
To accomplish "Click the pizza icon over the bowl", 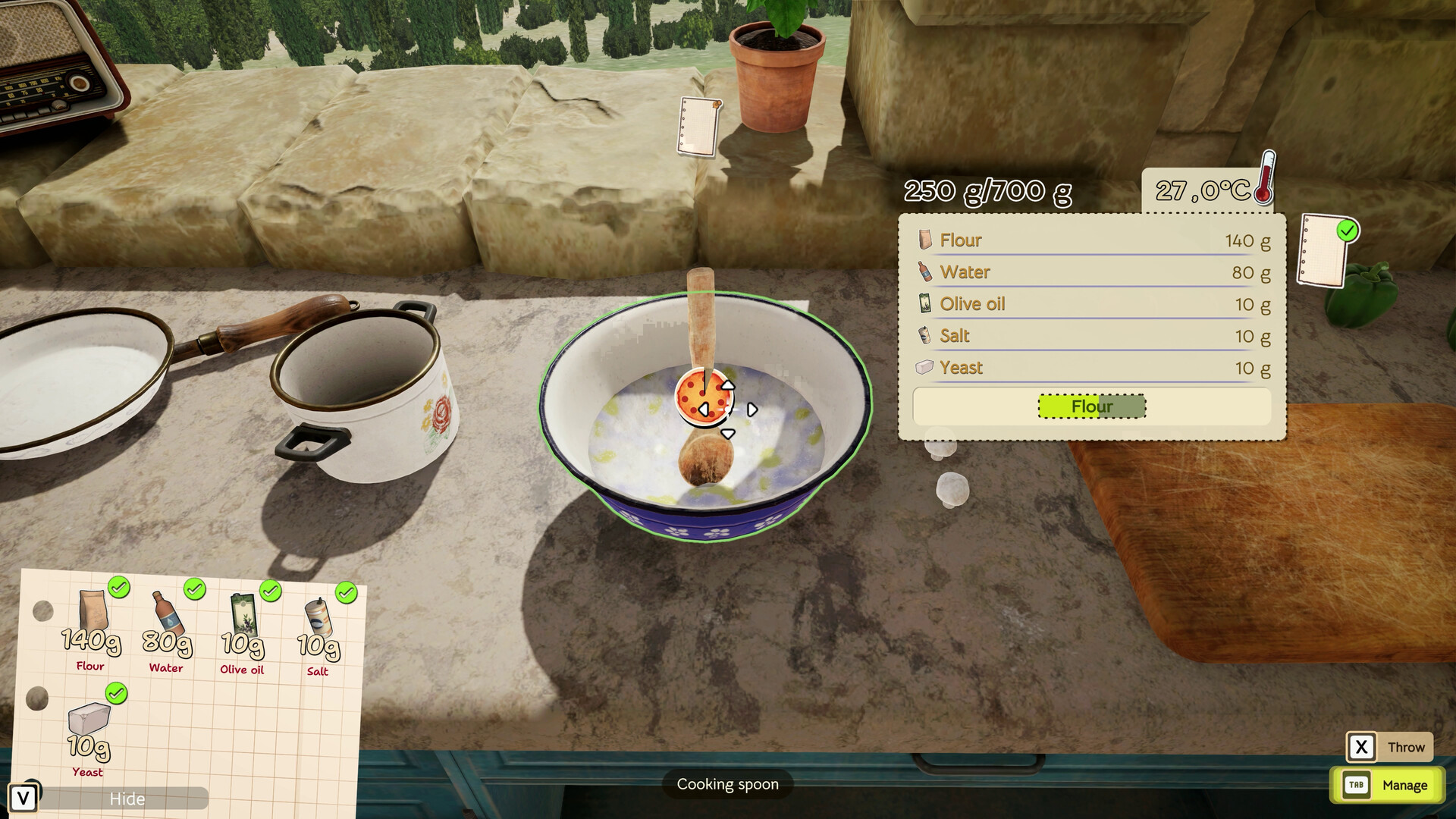I will (x=698, y=394).
